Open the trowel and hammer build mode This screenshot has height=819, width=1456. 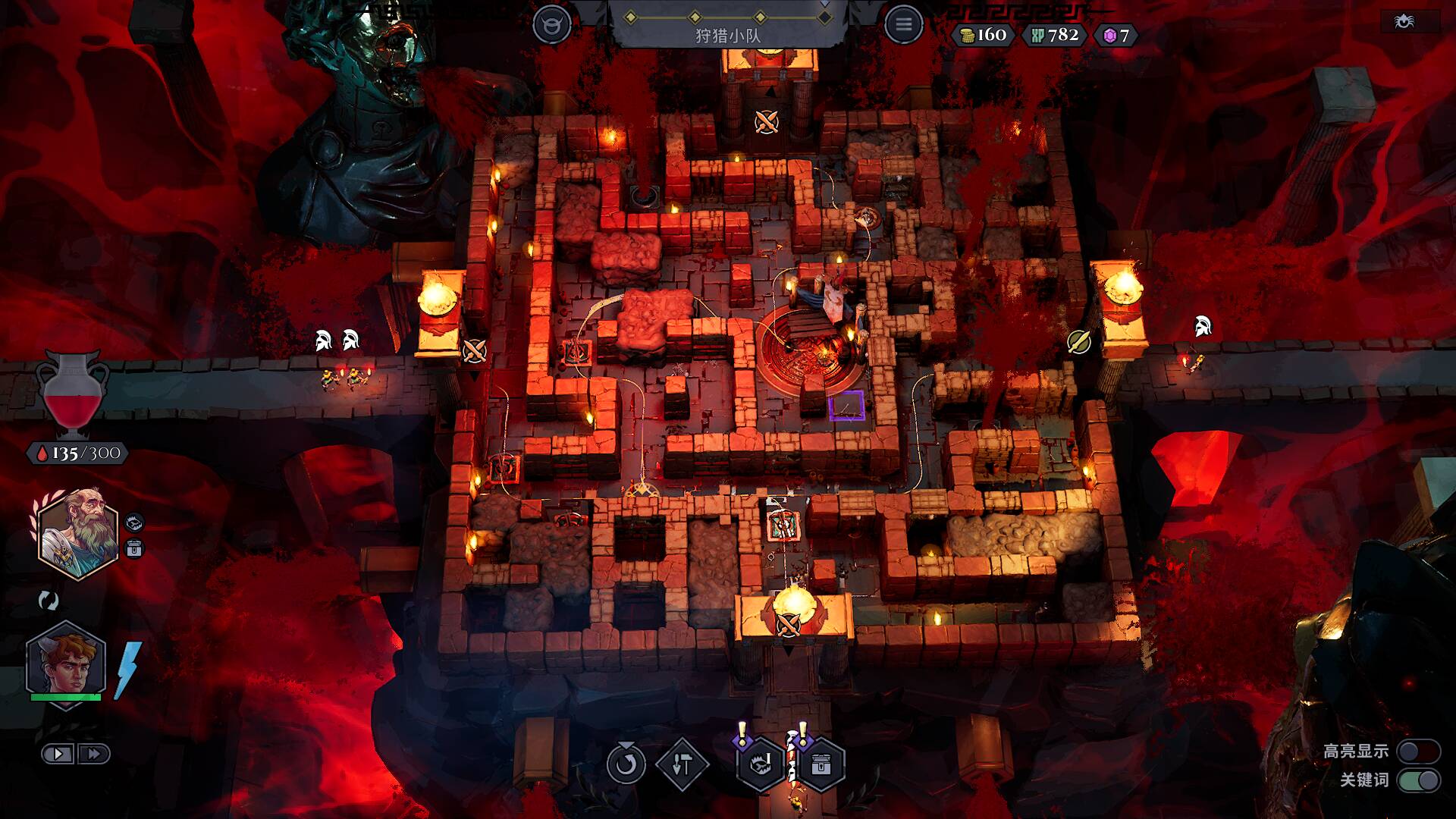coord(682,764)
